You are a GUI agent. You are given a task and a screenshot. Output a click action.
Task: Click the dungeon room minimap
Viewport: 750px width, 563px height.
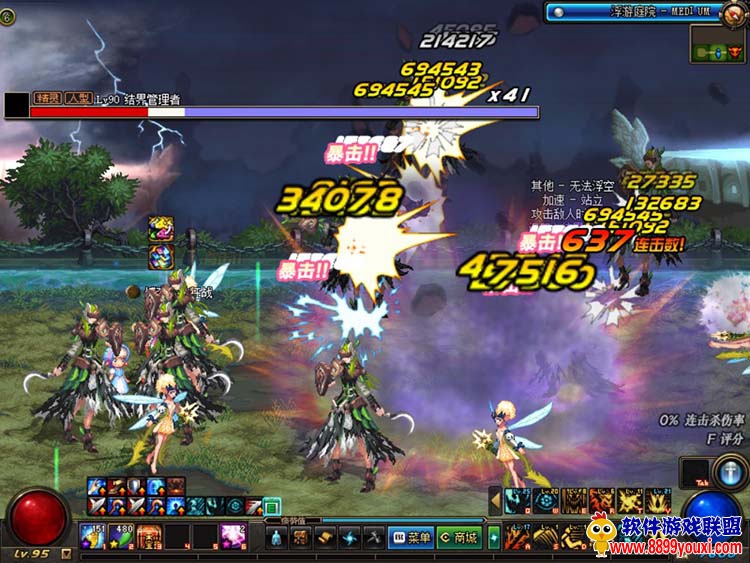pyautogui.click(x=718, y=45)
